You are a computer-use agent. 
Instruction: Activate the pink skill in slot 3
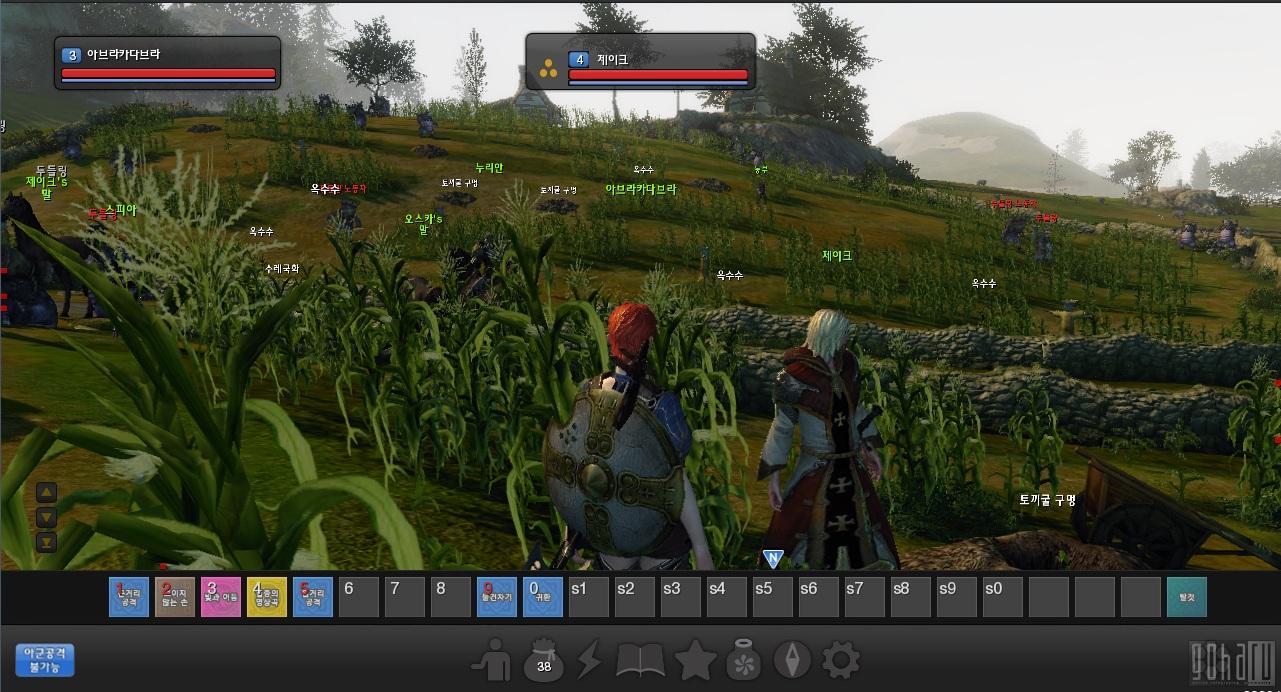click(221, 597)
